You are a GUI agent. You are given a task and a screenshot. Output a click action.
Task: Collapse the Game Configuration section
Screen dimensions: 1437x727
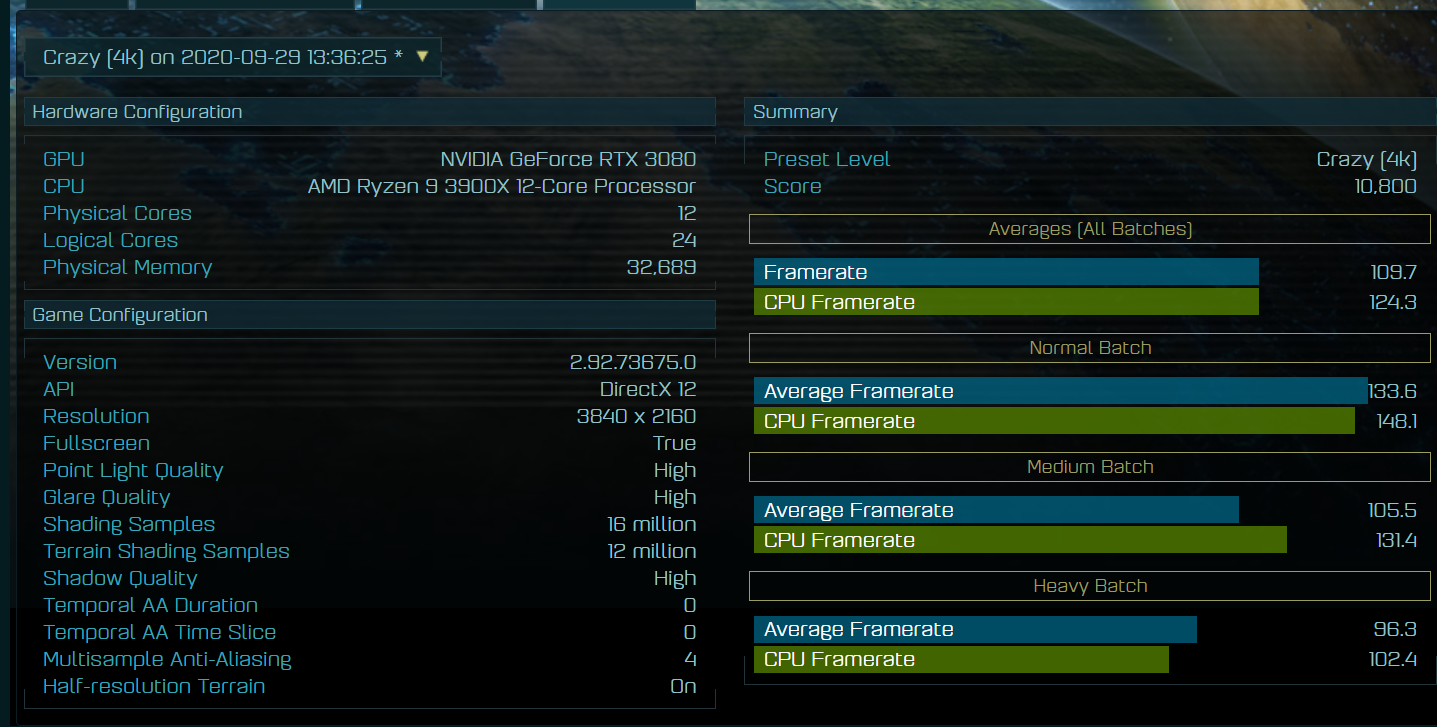pyautogui.click(x=119, y=313)
